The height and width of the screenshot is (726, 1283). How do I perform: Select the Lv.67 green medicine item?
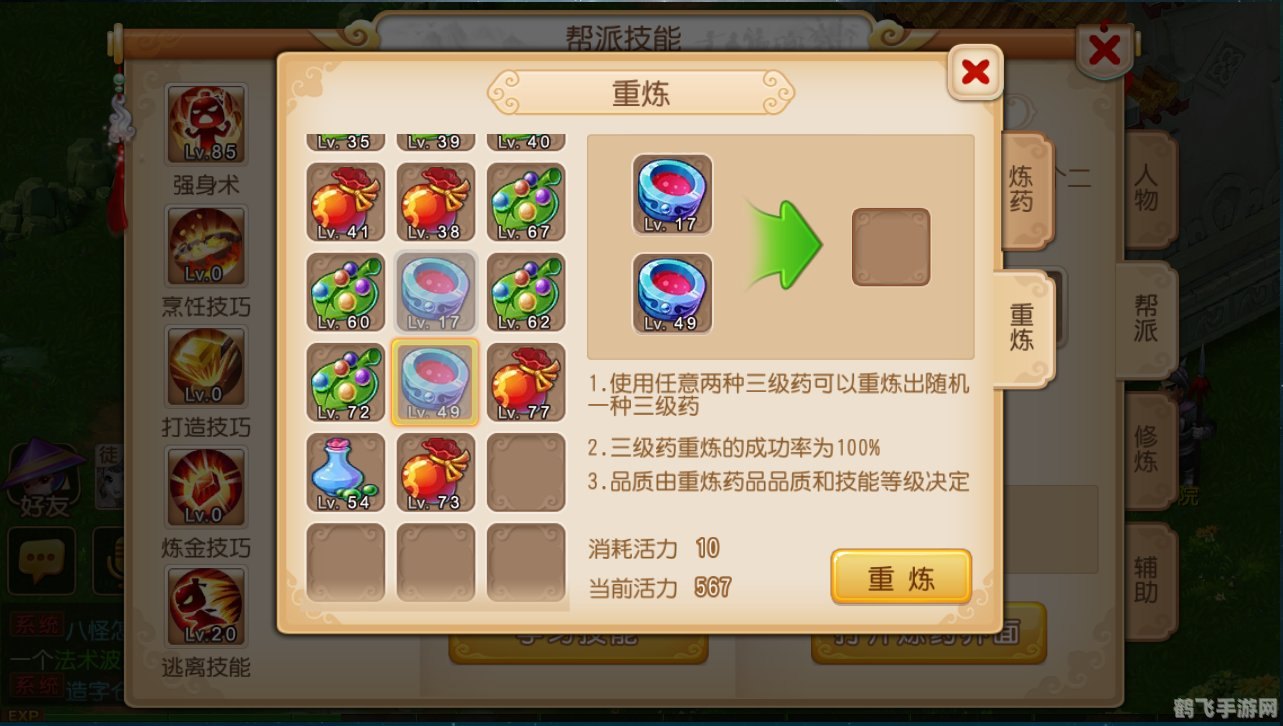[x=525, y=202]
